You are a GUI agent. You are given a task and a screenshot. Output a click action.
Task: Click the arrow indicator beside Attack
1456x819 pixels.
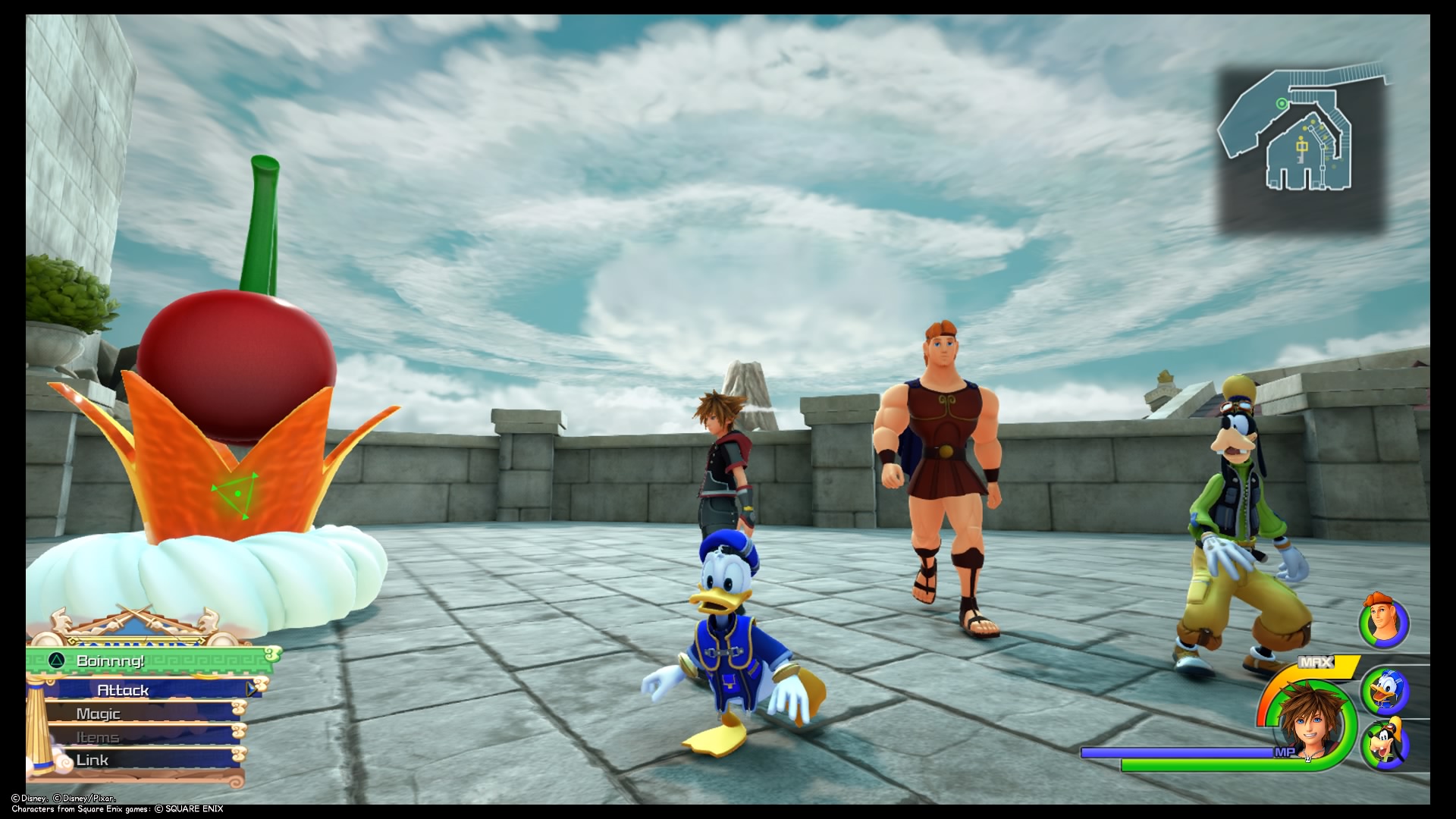tap(251, 689)
